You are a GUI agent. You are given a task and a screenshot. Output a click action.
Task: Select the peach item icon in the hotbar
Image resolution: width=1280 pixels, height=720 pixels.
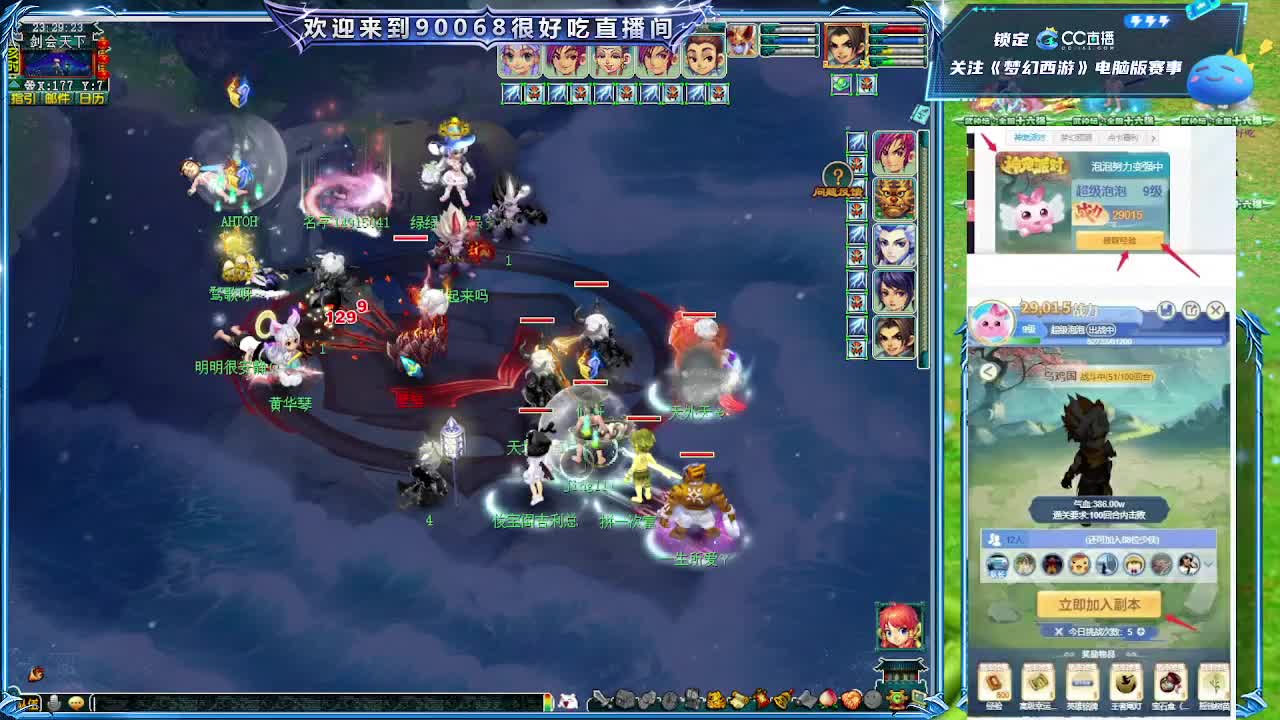coord(826,701)
